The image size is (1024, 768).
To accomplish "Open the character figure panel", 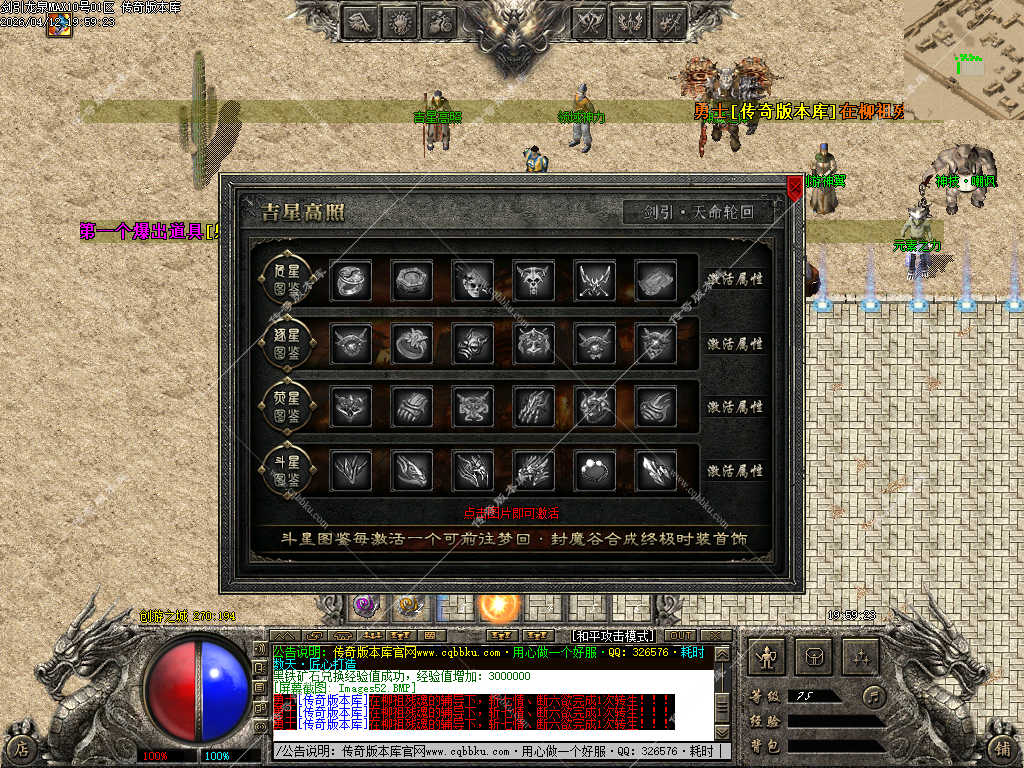I will click(x=767, y=656).
